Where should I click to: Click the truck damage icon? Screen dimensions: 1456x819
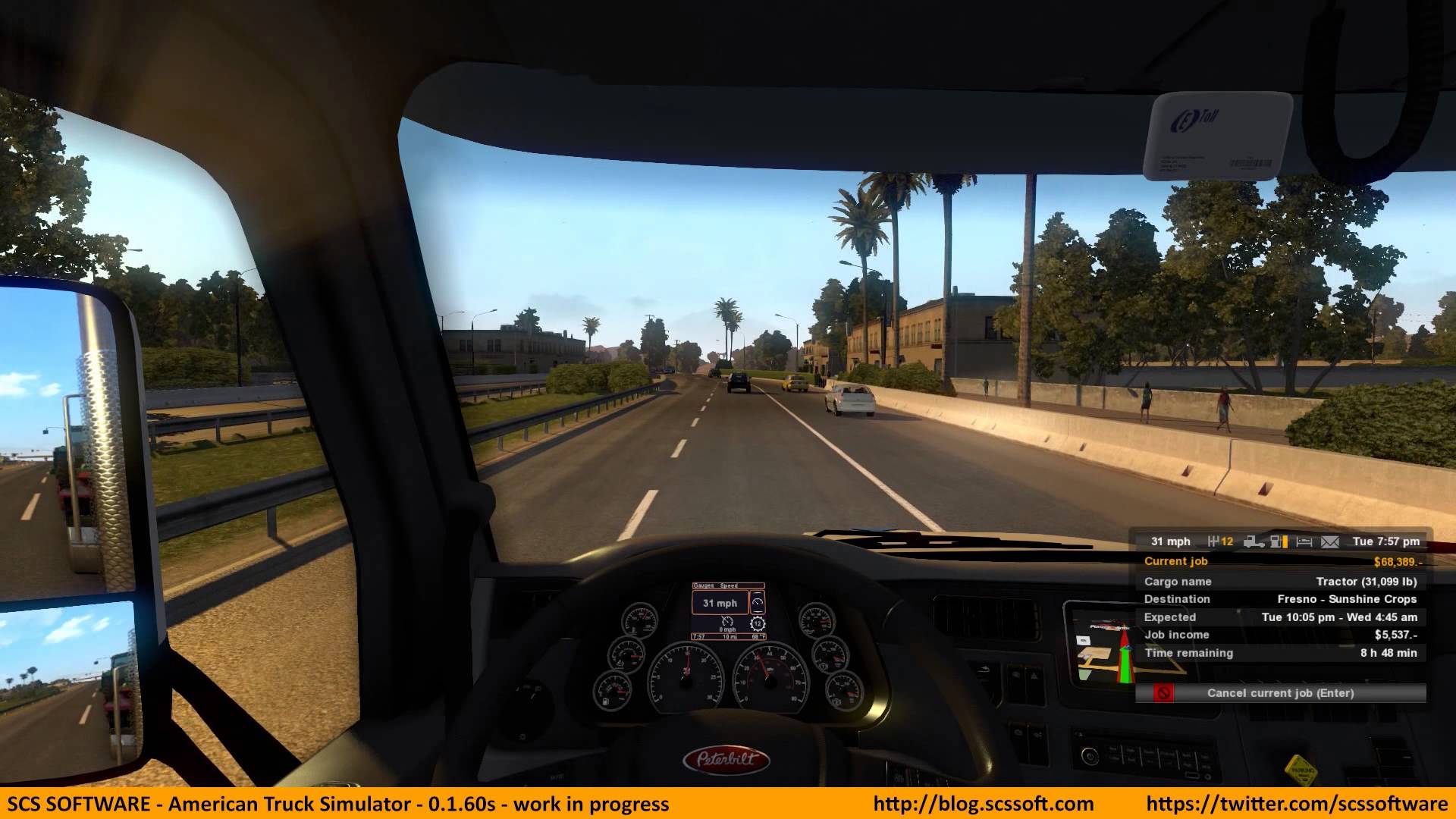click(x=1254, y=541)
